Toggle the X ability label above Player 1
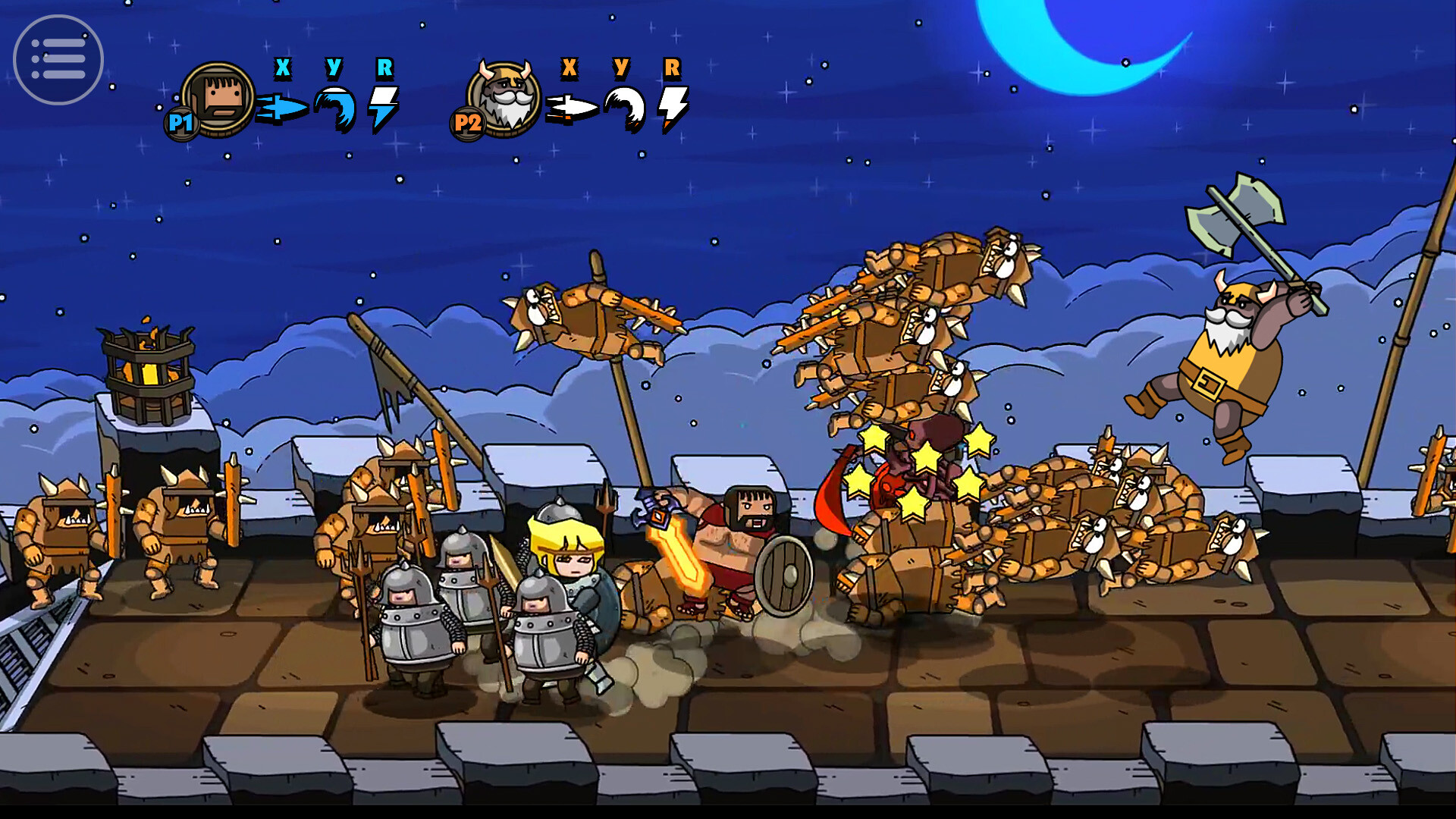The height and width of the screenshot is (819, 1456). tap(282, 70)
